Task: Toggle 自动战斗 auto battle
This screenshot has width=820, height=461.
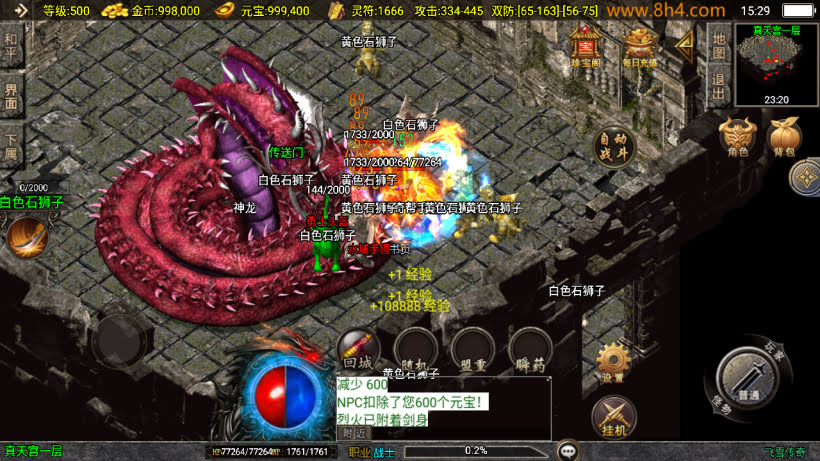Action: click(614, 146)
